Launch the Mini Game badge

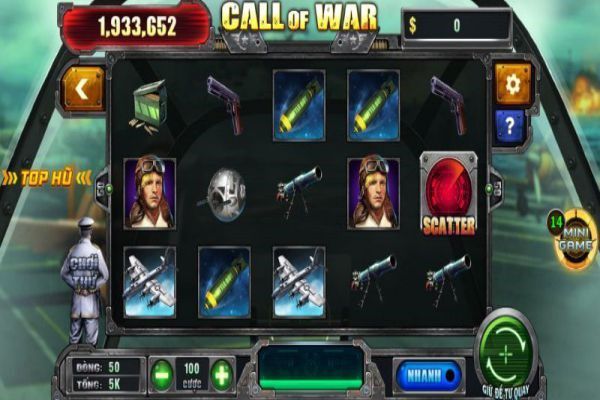(573, 240)
